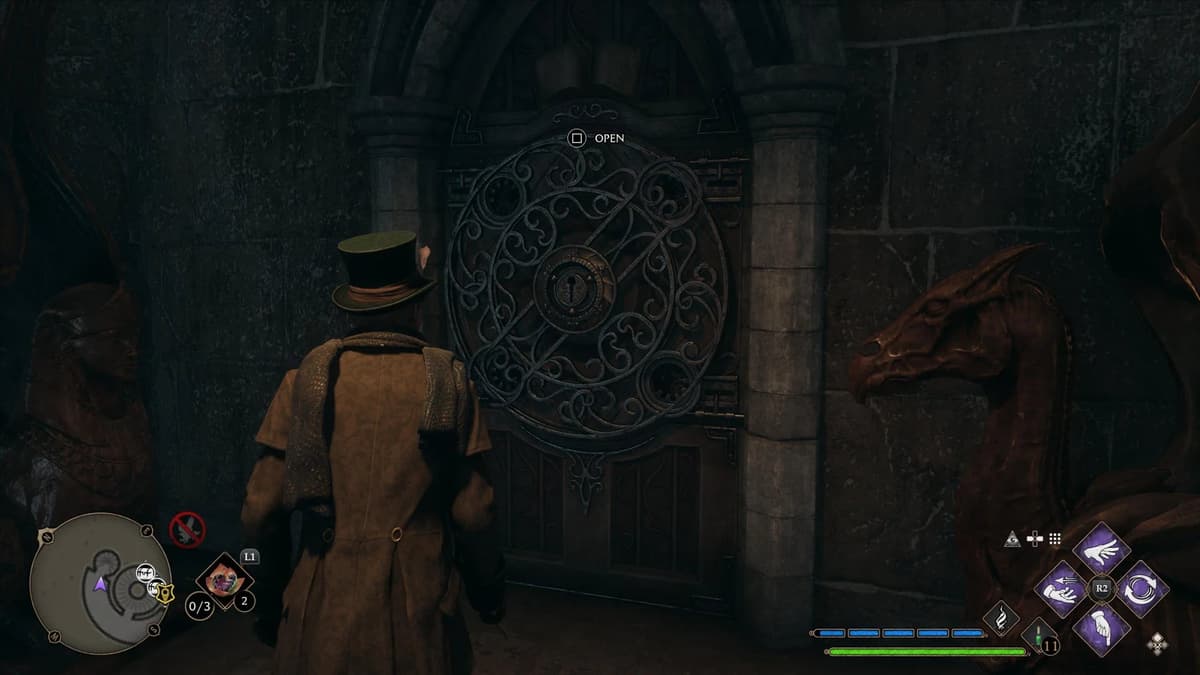Activate the ancient magic flame icon
The height and width of the screenshot is (675, 1200).
pos(1001,619)
